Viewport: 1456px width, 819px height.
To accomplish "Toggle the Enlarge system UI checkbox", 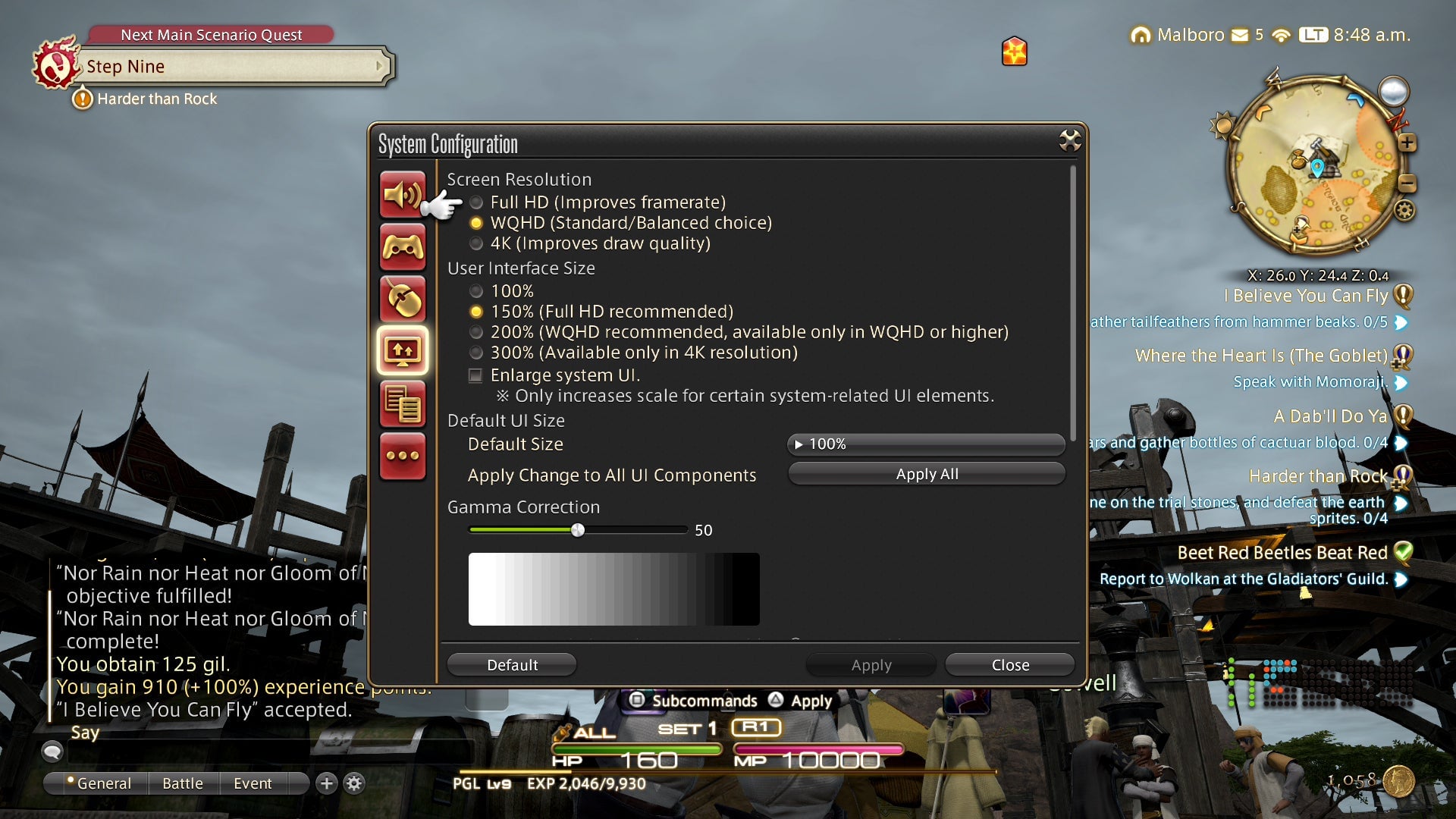I will (x=475, y=375).
